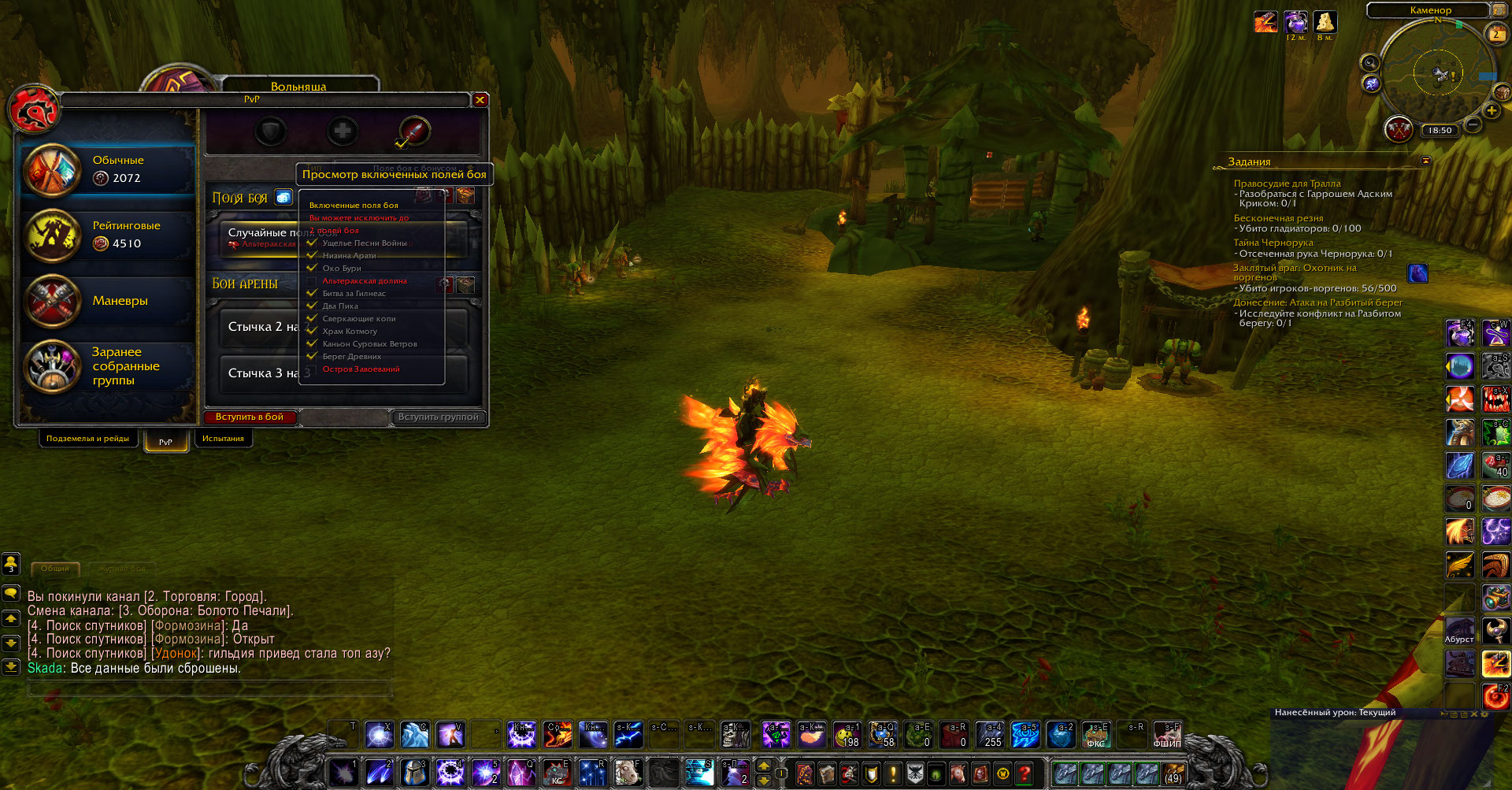Click the Вступить в бой button
The width and height of the screenshot is (1512, 790).
pos(250,417)
